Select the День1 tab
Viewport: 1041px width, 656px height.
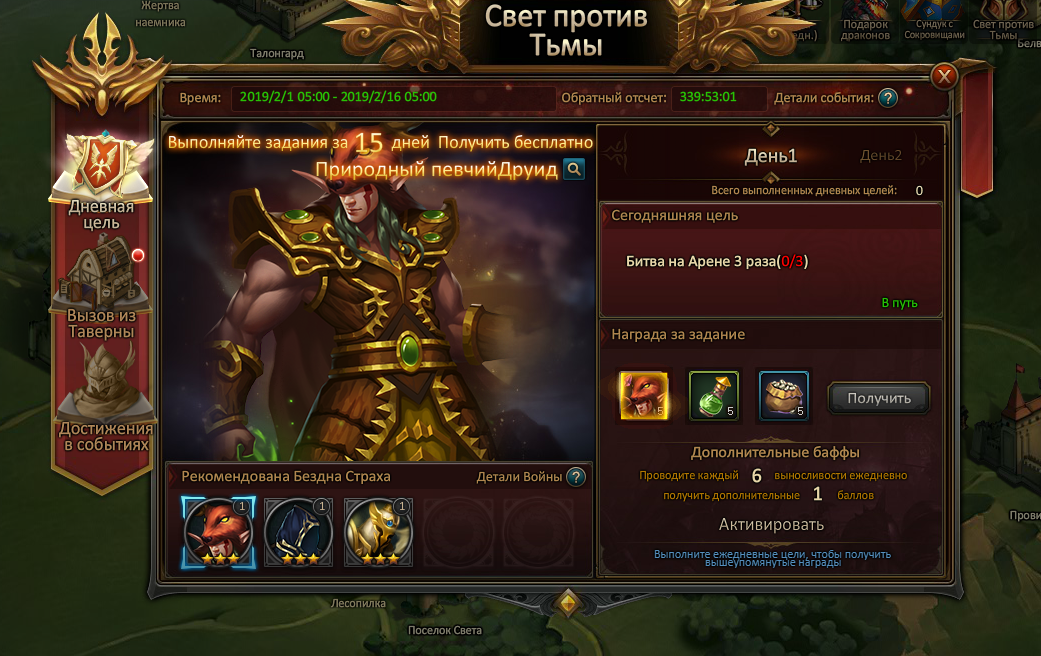(x=771, y=156)
